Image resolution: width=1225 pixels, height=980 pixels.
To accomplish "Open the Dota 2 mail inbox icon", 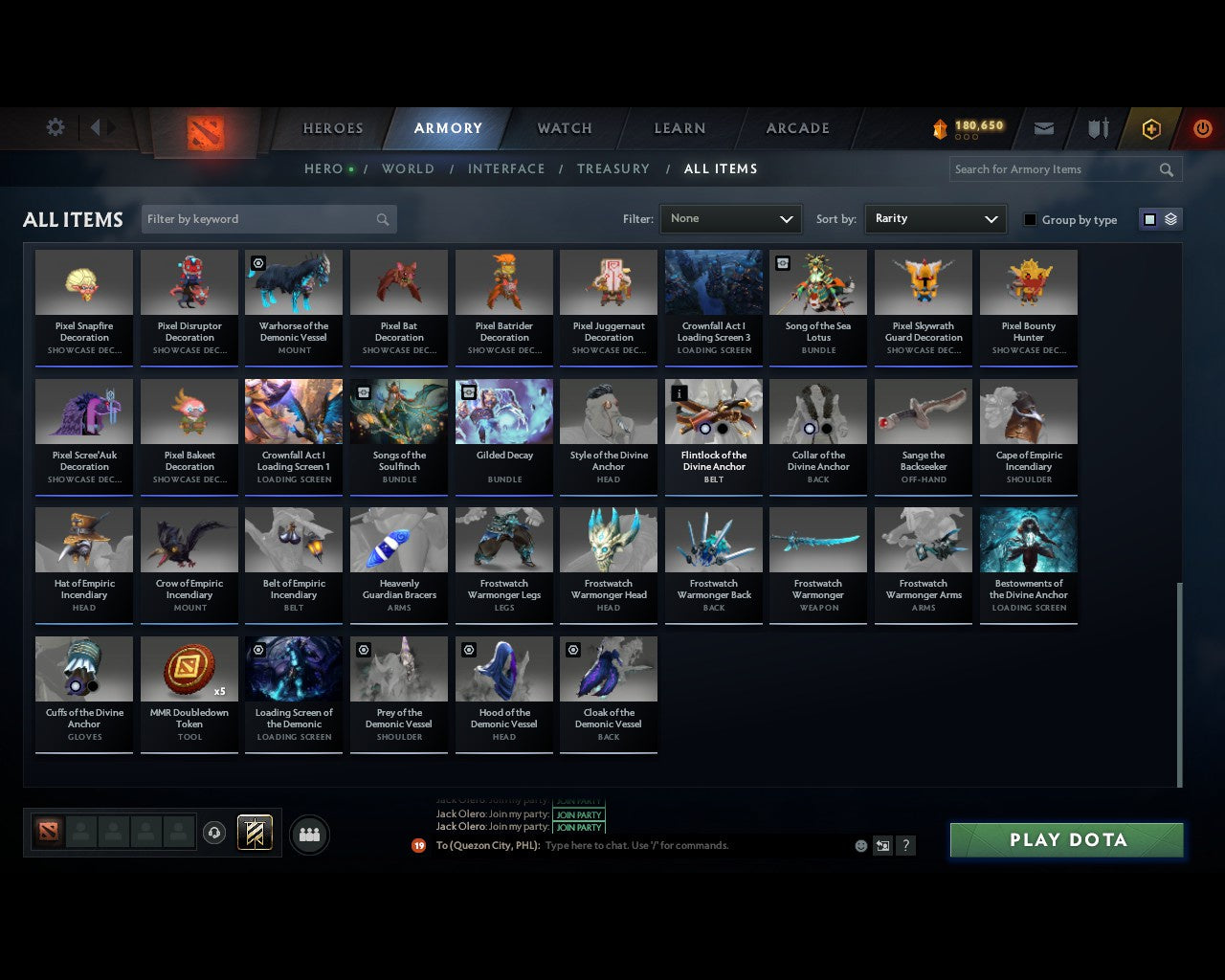I will click(1043, 128).
